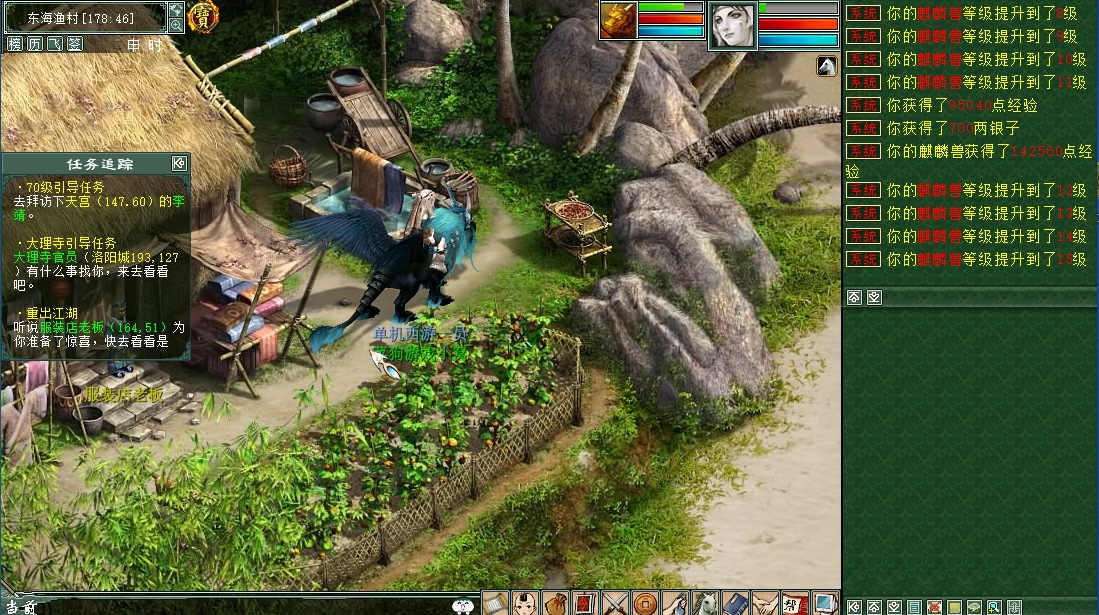Viewport: 1099px width, 615px height.
Task: Open the money bag inventory icon
Action: pos(555,603)
